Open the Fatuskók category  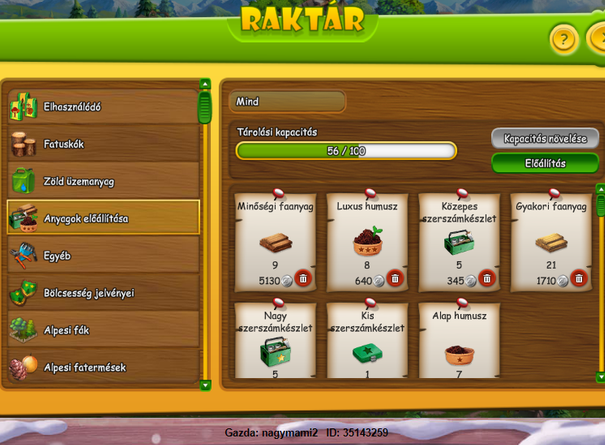[102, 144]
